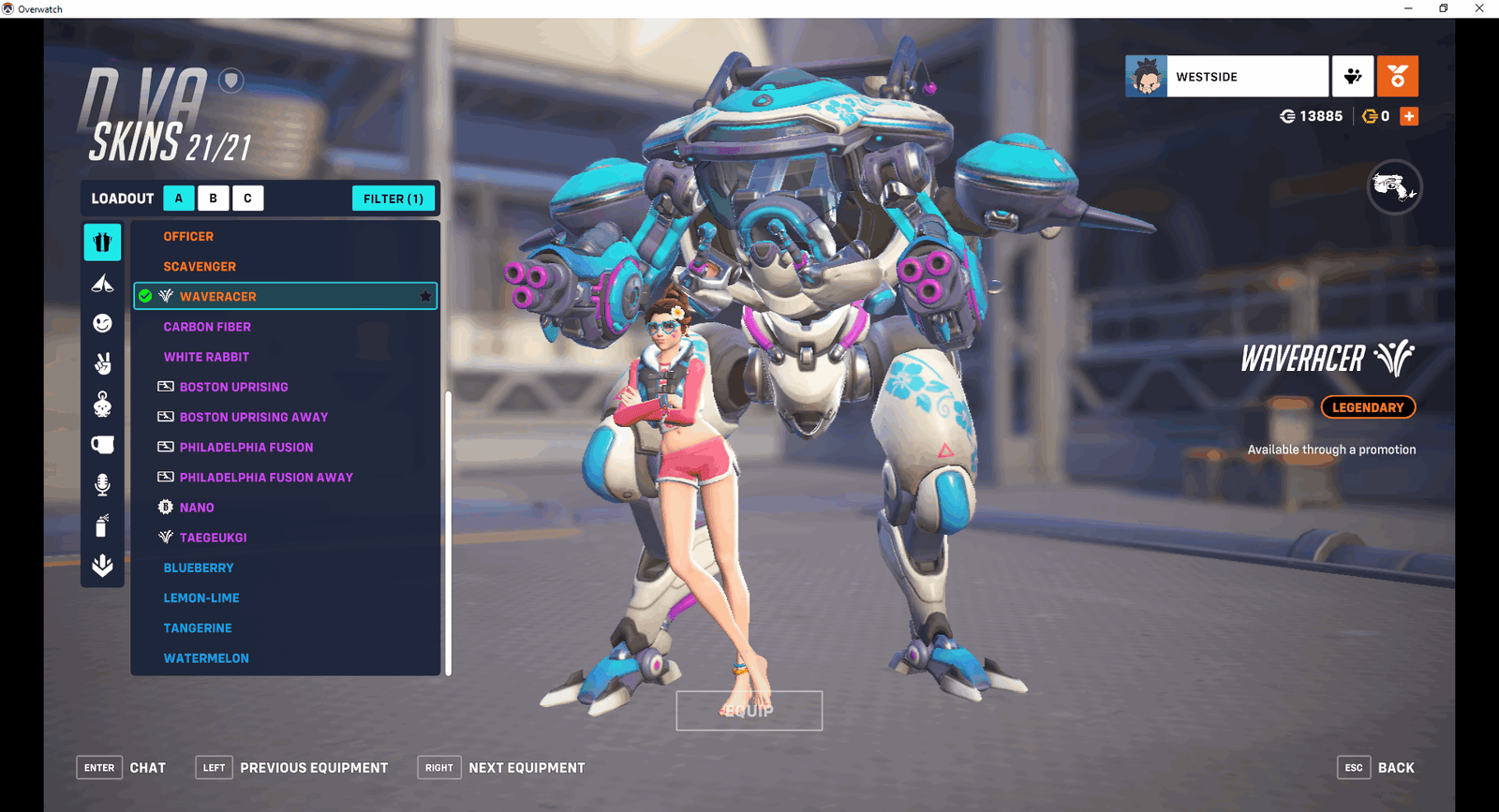Choose the Scavenger skin

(x=200, y=267)
